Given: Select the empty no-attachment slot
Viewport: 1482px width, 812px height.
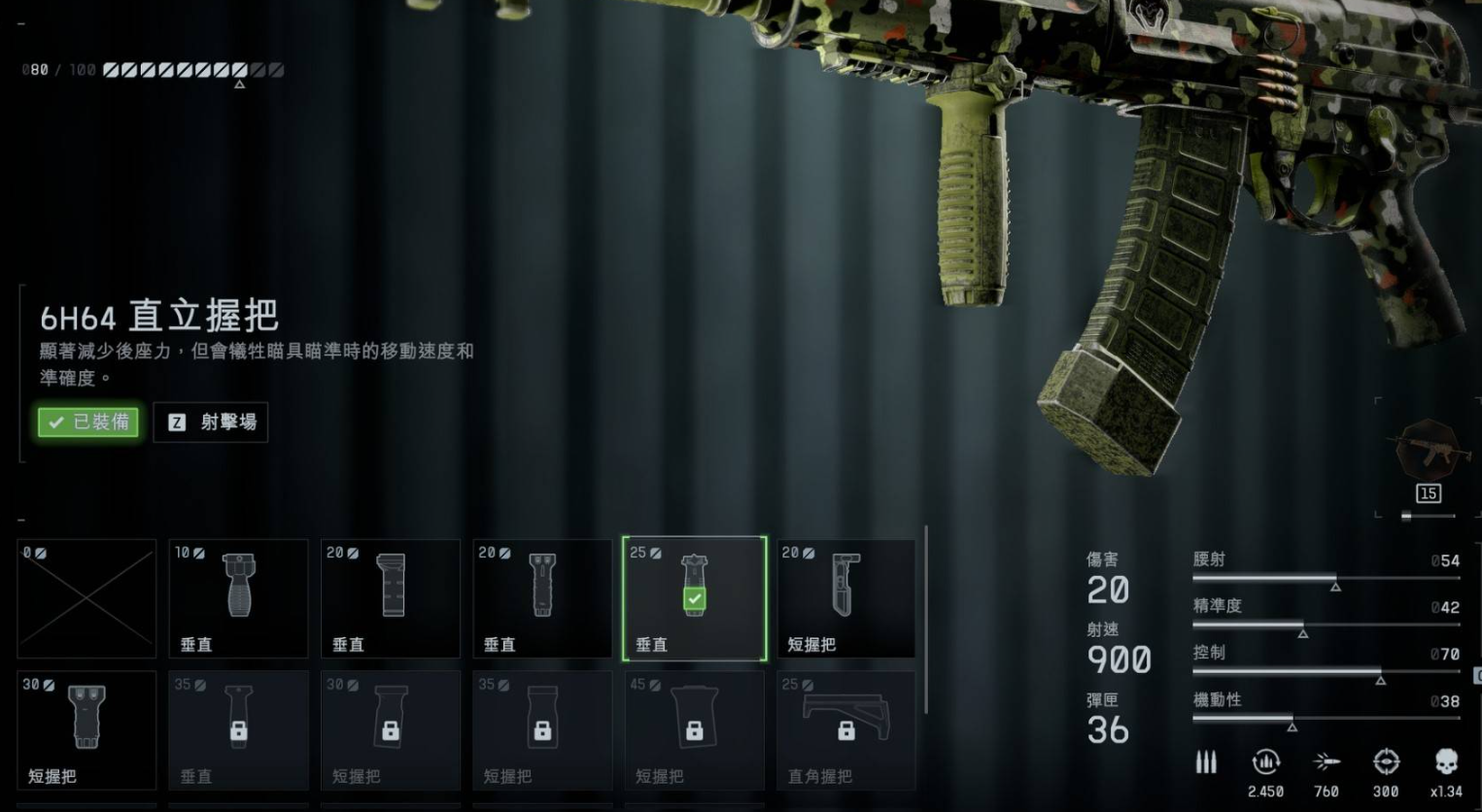Looking at the screenshot, I should (x=86, y=598).
